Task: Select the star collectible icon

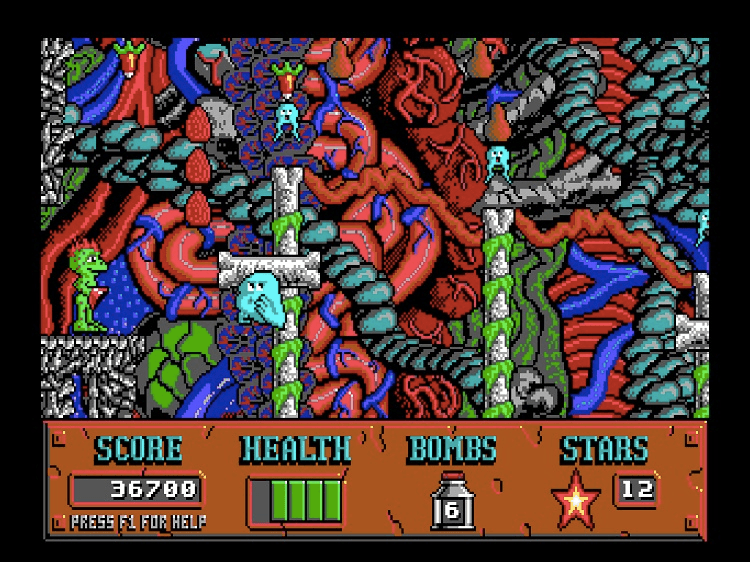Action: 577,499
